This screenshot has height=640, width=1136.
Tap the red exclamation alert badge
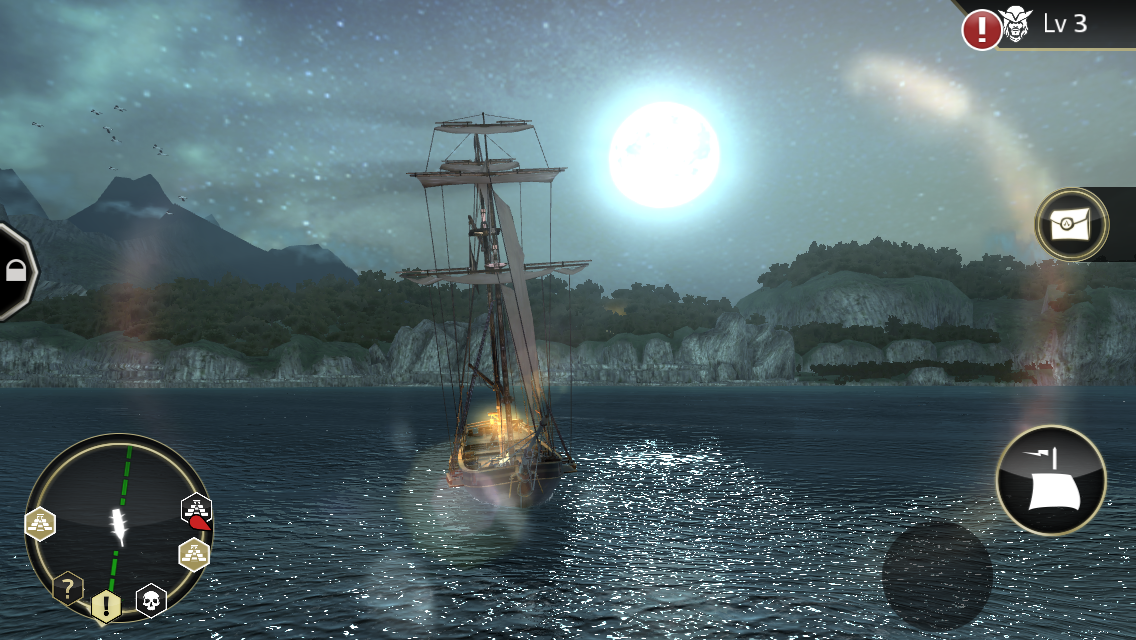pyautogui.click(x=981, y=29)
